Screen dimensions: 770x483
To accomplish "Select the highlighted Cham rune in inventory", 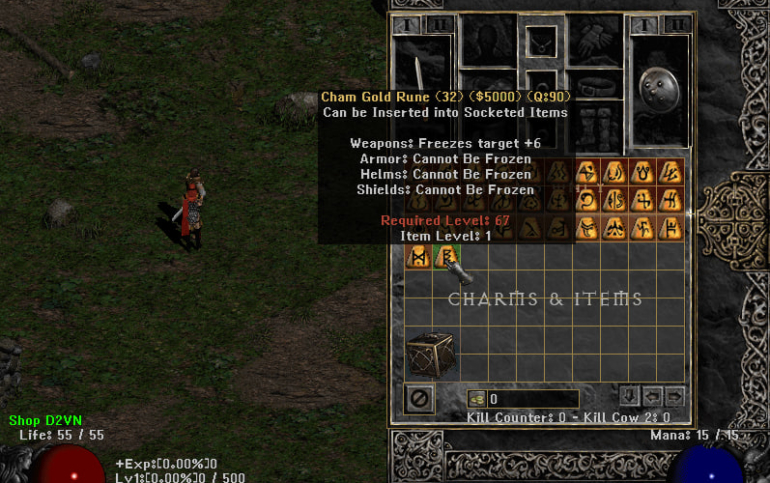I will click(445, 257).
